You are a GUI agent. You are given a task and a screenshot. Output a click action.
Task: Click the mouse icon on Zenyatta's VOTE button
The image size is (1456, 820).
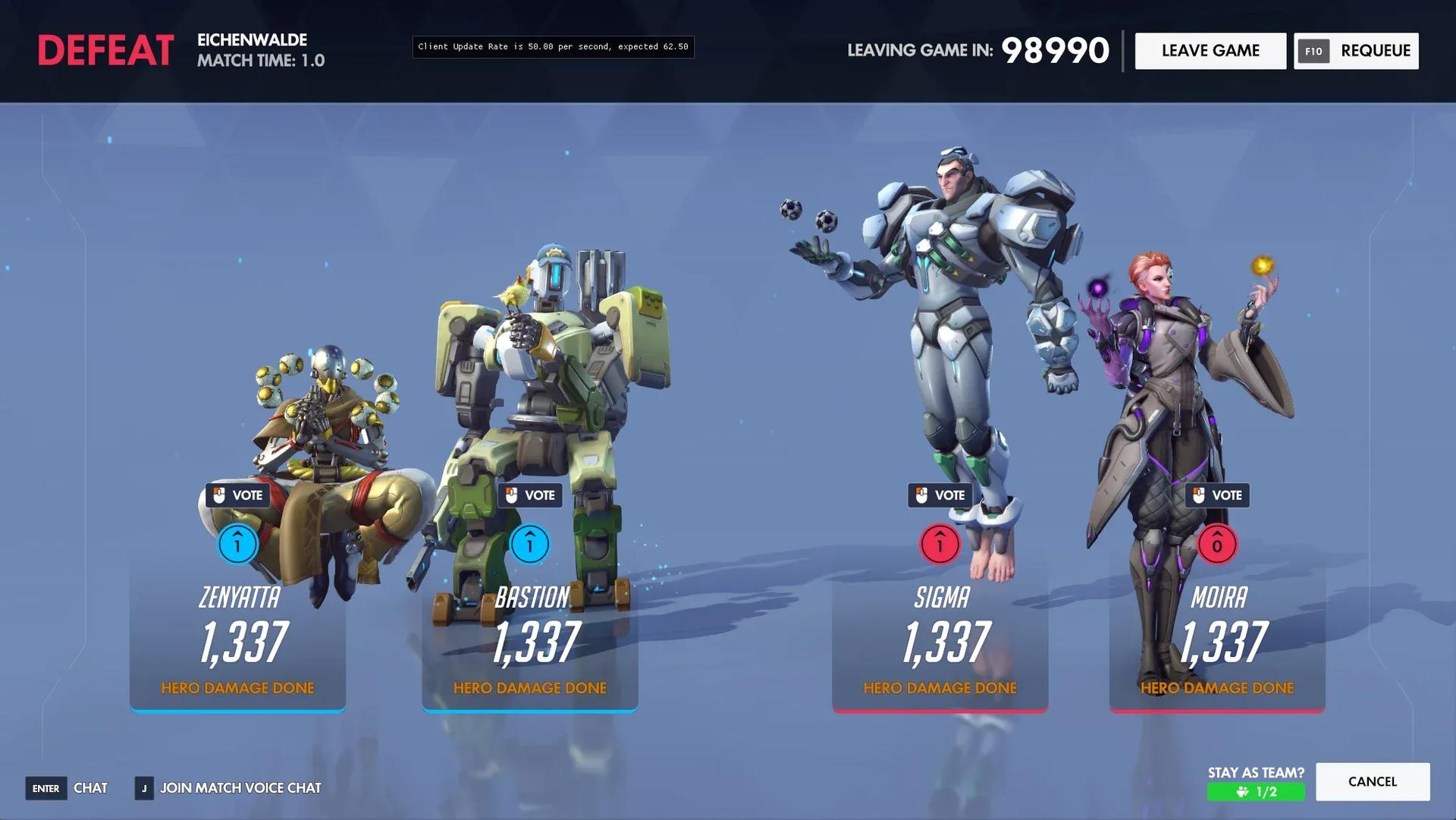(x=219, y=495)
